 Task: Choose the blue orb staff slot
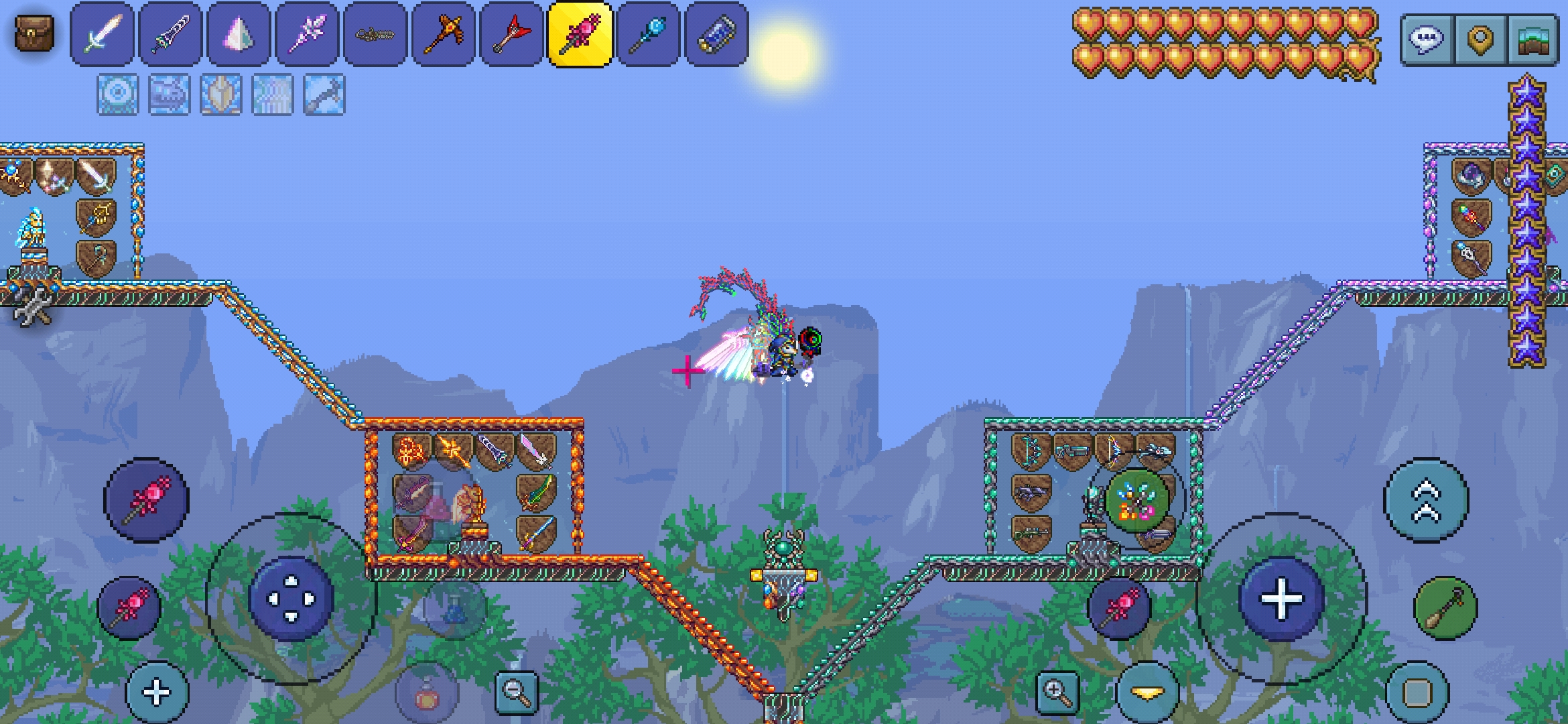(649, 34)
